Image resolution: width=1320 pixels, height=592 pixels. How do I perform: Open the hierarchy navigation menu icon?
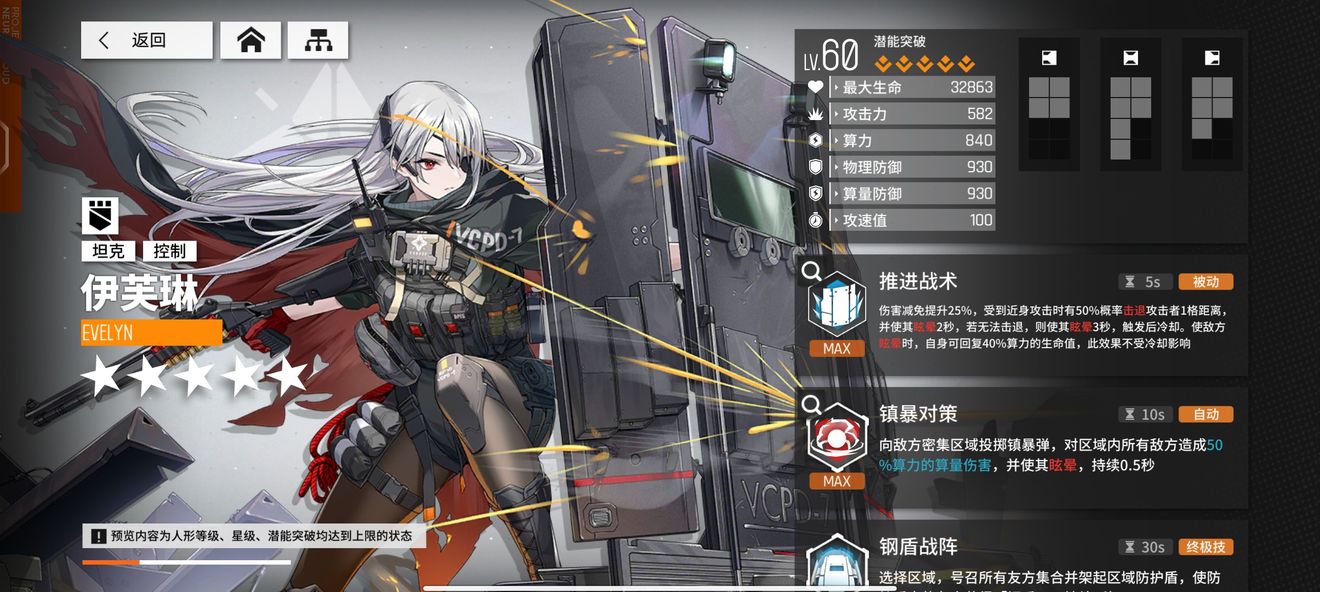318,41
